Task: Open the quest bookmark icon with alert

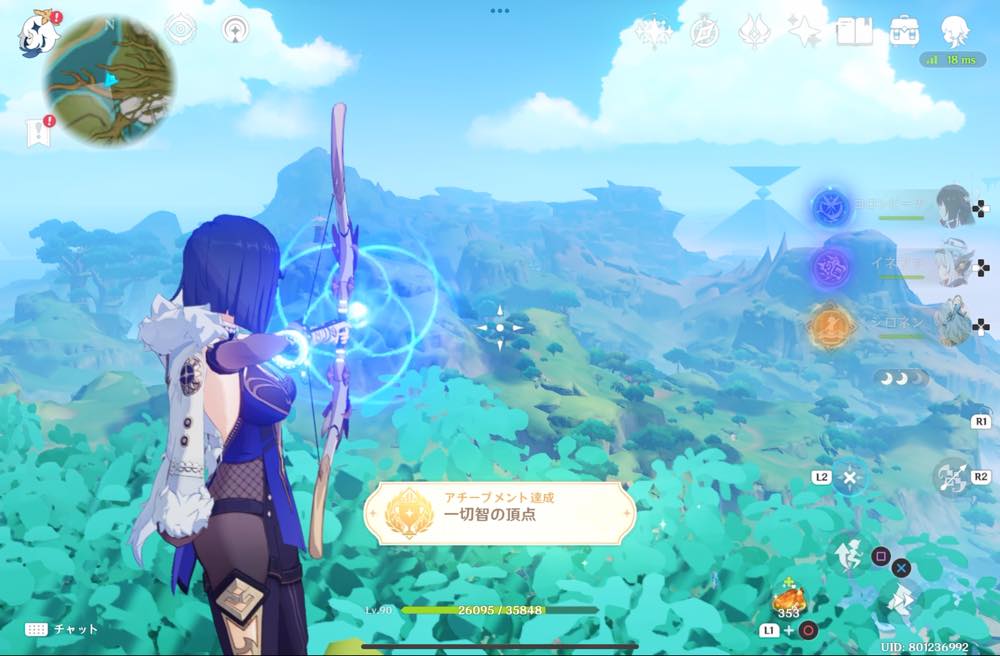Action: click(38, 132)
